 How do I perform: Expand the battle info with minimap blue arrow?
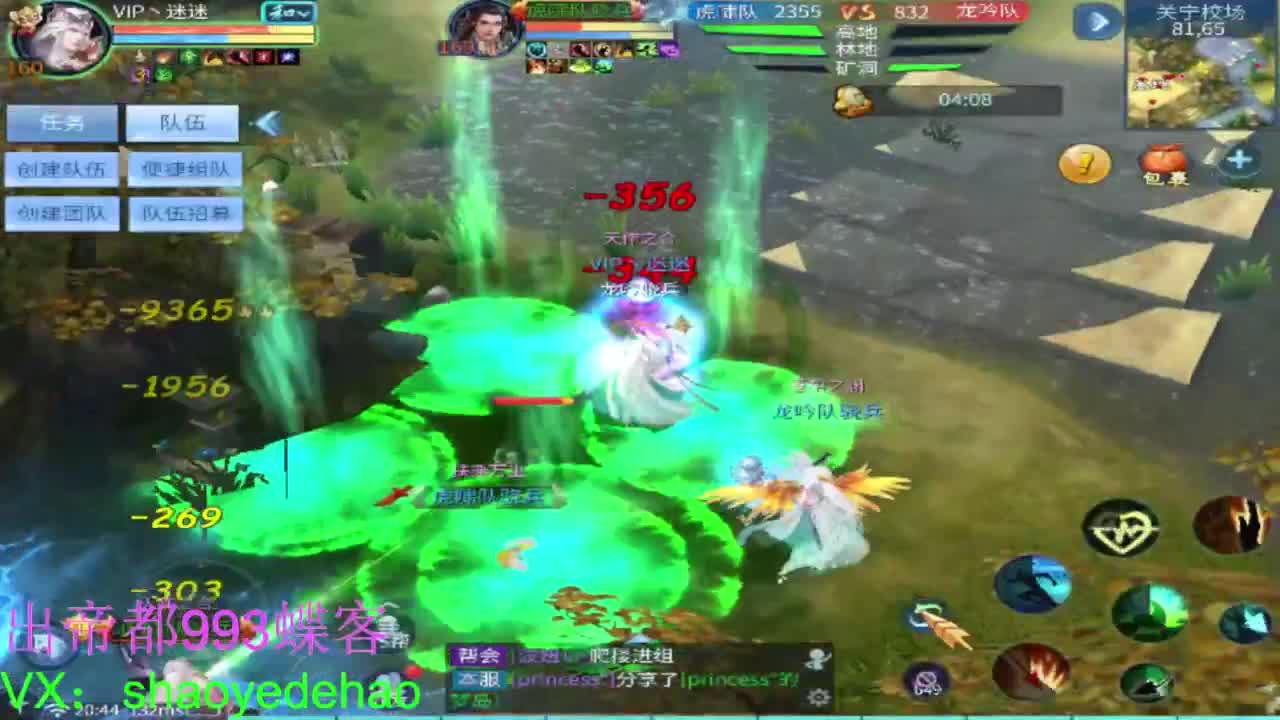[x=1098, y=23]
